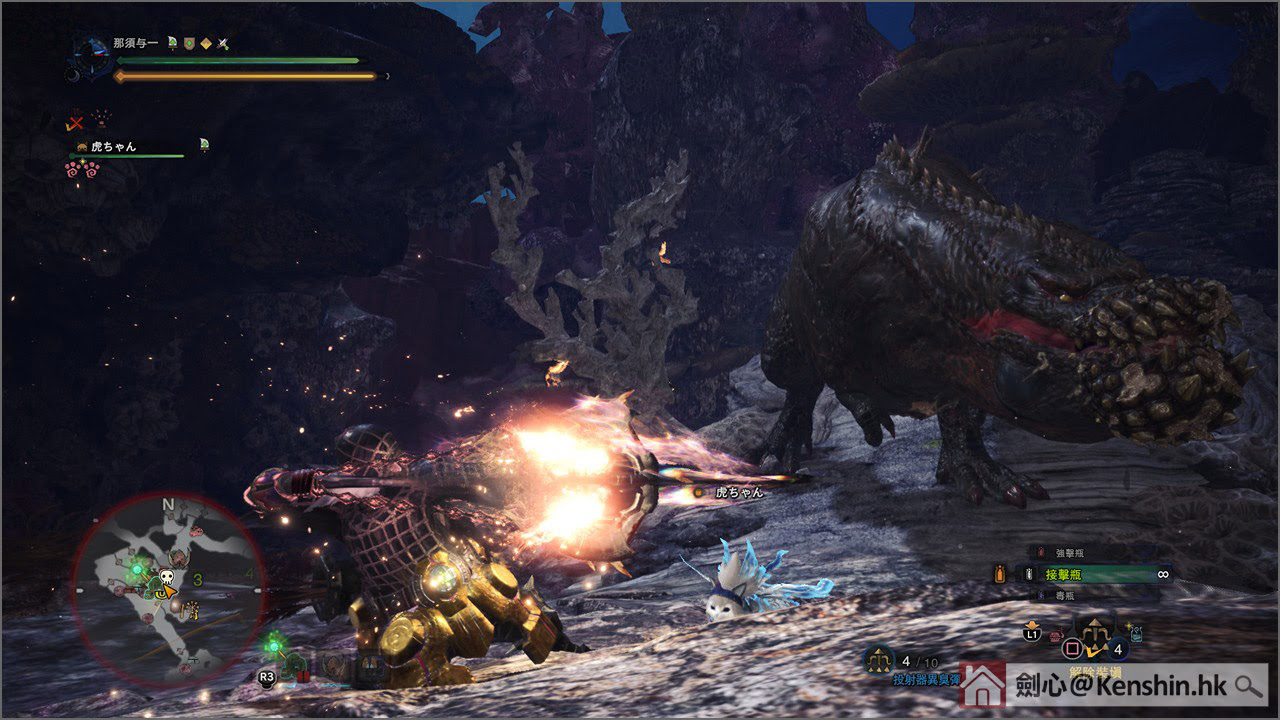1280x720 pixels.
Task: Click the paw icon beside 虎ちゃん
Action: (81, 145)
